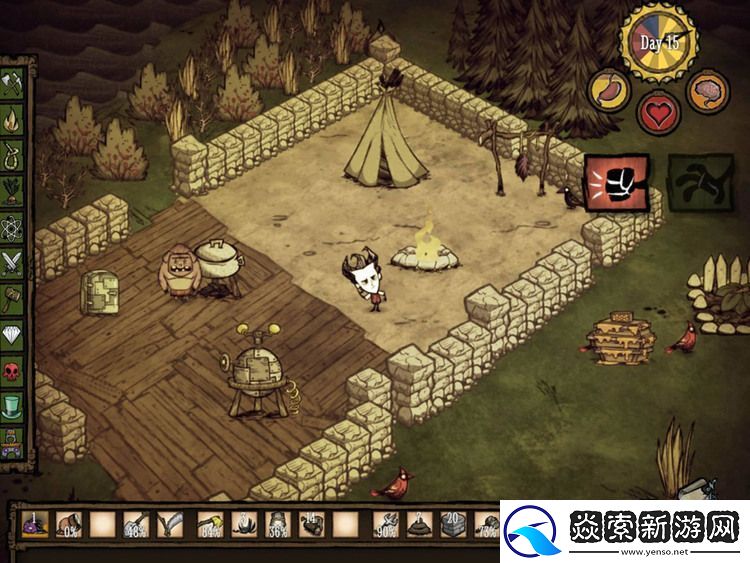Image resolution: width=750 pixels, height=563 pixels.
Task: Tap the dark green hand action button
Action: [698, 183]
